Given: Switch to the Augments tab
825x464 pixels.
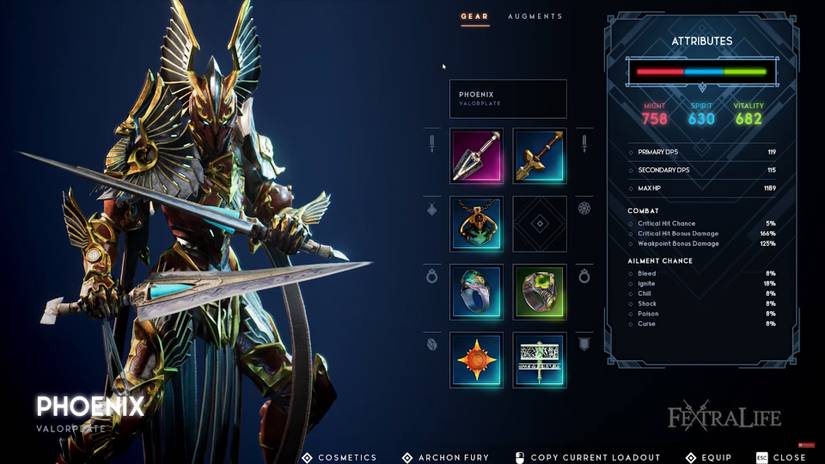Looking at the screenshot, I should click(x=535, y=17).
